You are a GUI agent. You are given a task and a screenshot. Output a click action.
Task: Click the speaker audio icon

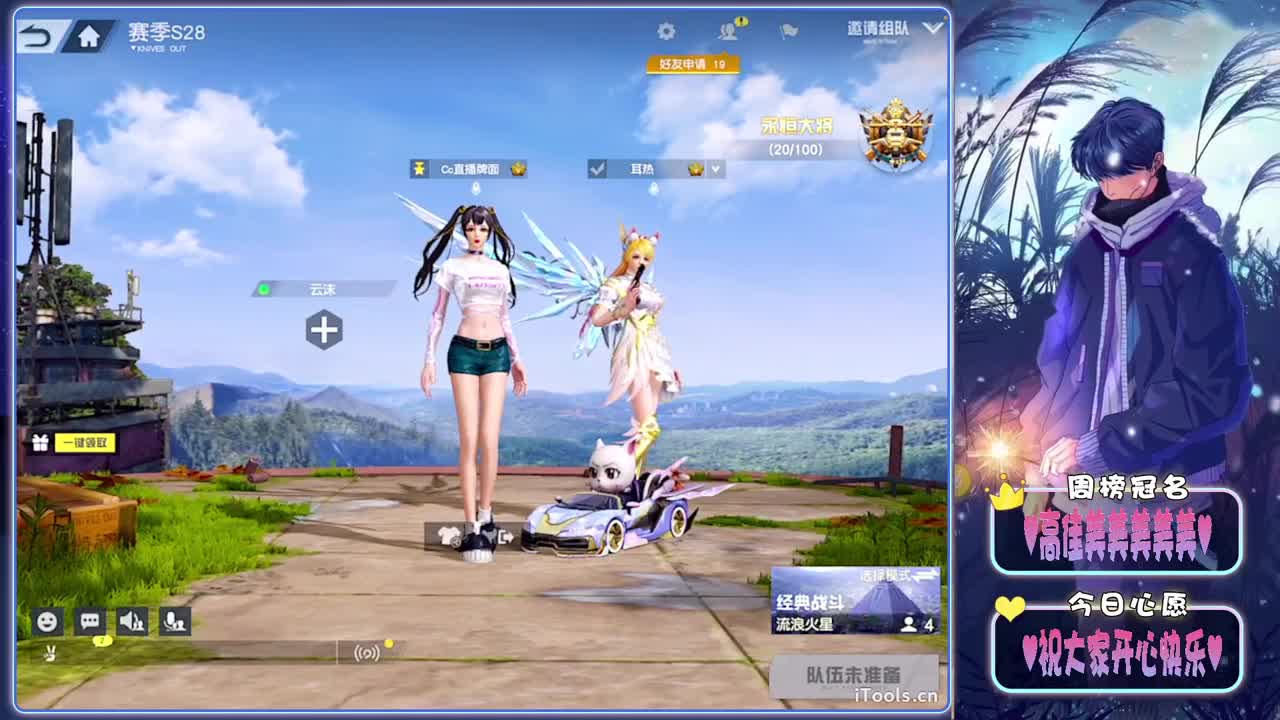point(133,622)
